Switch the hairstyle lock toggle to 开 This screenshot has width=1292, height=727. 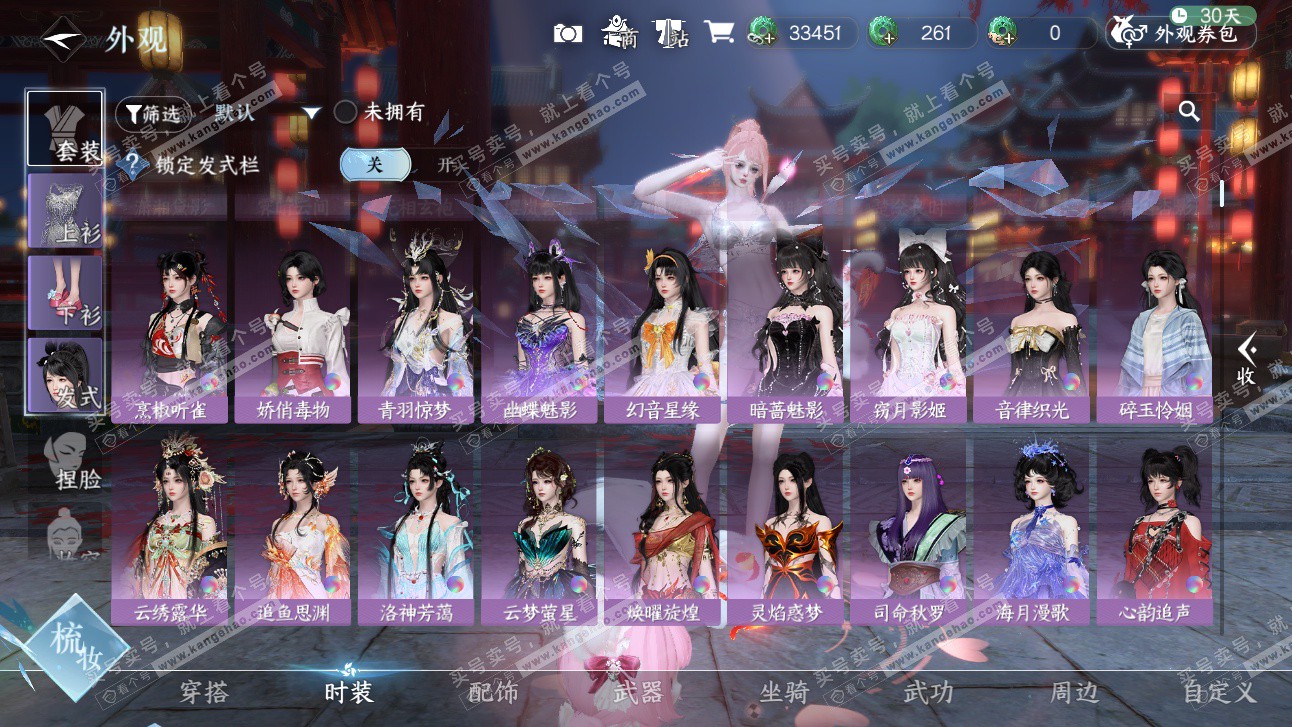(444, 165)
